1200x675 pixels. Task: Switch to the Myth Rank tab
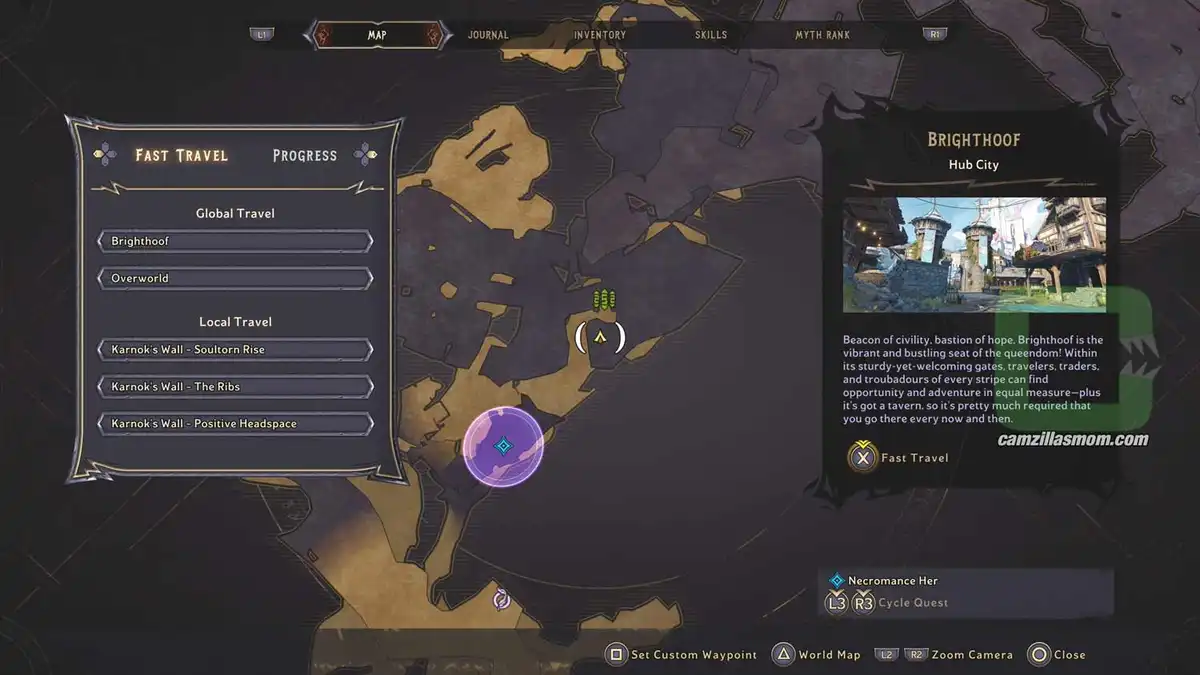tap(823, 35)
